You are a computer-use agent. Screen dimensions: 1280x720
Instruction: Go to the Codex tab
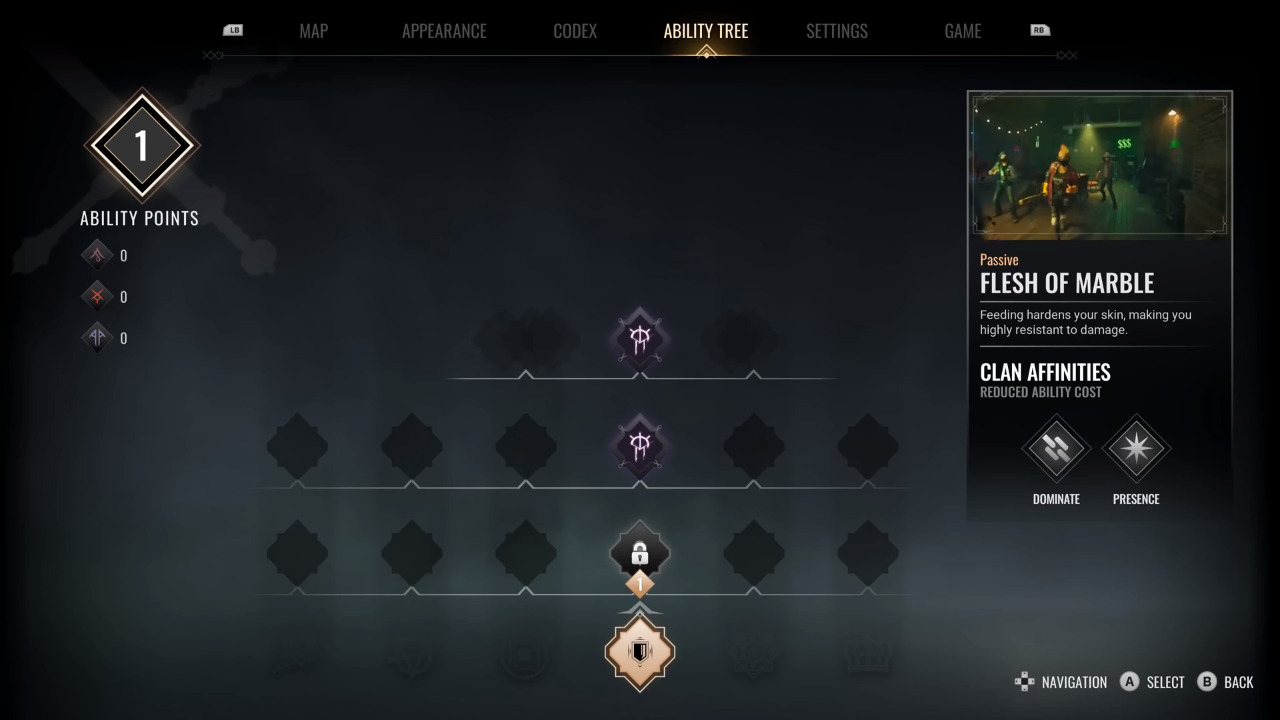click(575, 31)
